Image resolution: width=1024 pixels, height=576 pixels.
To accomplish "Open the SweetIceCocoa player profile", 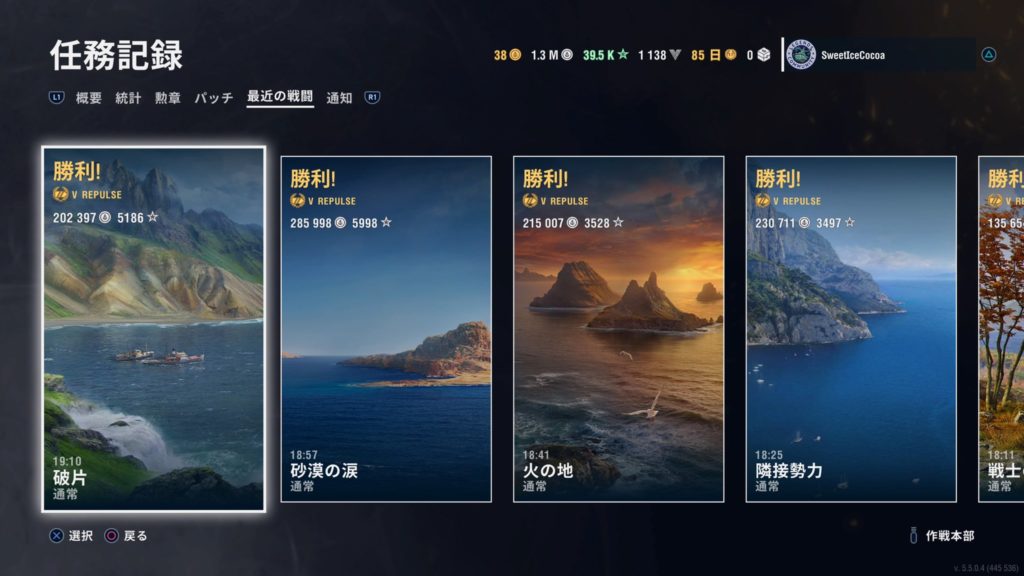I will pyautogui.click(x=880, y=55).
